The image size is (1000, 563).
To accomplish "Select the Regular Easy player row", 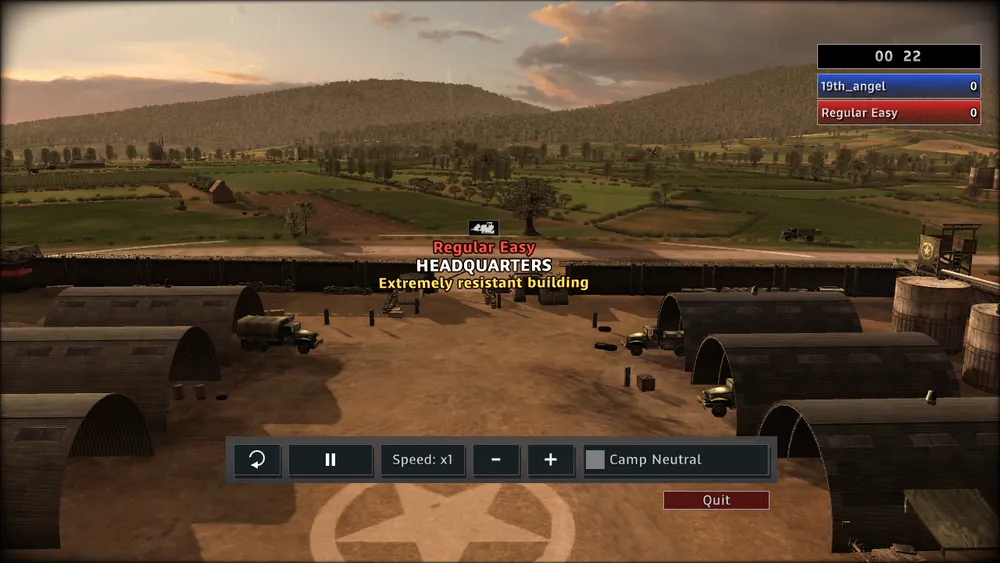I will (x=898, y=113).
